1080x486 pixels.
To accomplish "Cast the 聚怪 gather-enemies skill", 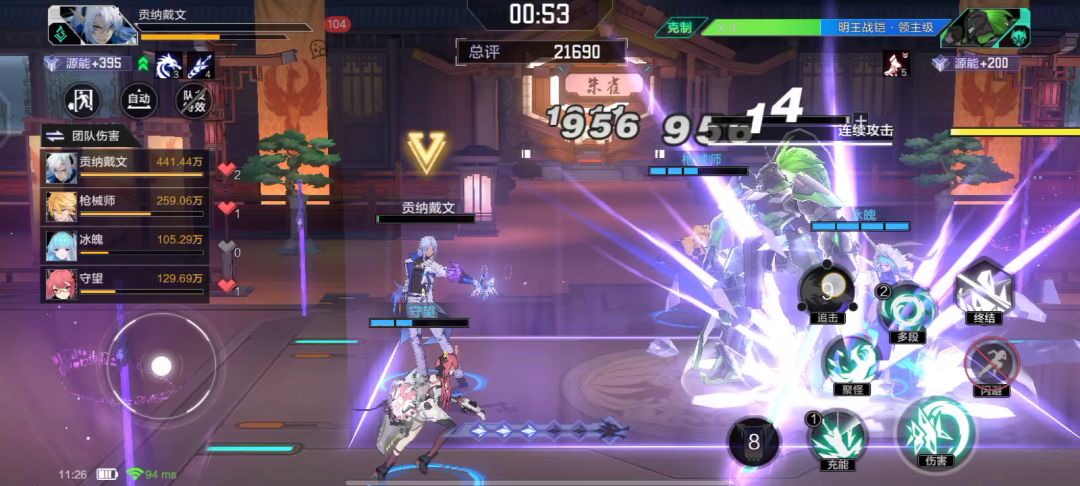I will 849,361.
